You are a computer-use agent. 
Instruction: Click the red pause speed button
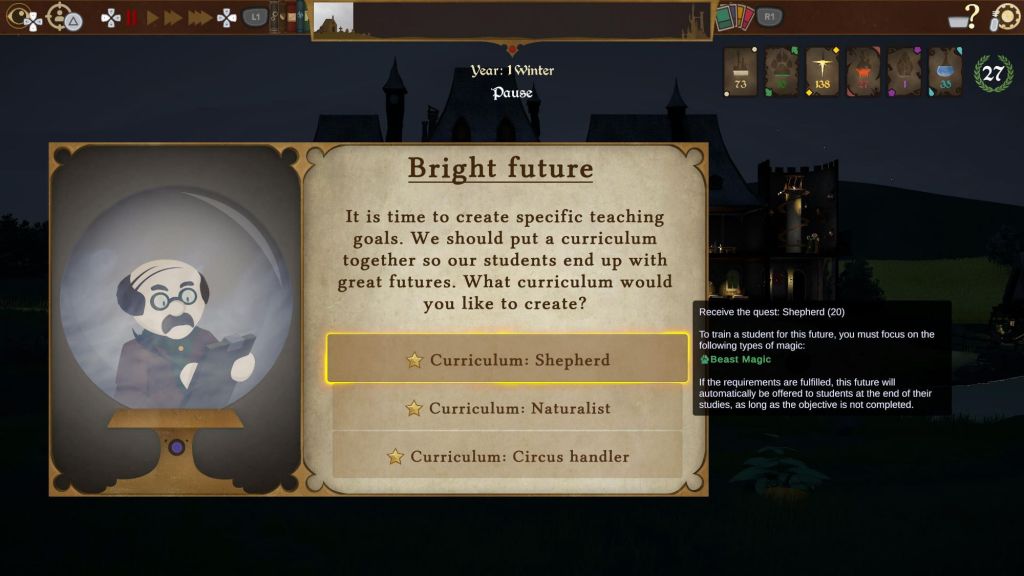132,17
